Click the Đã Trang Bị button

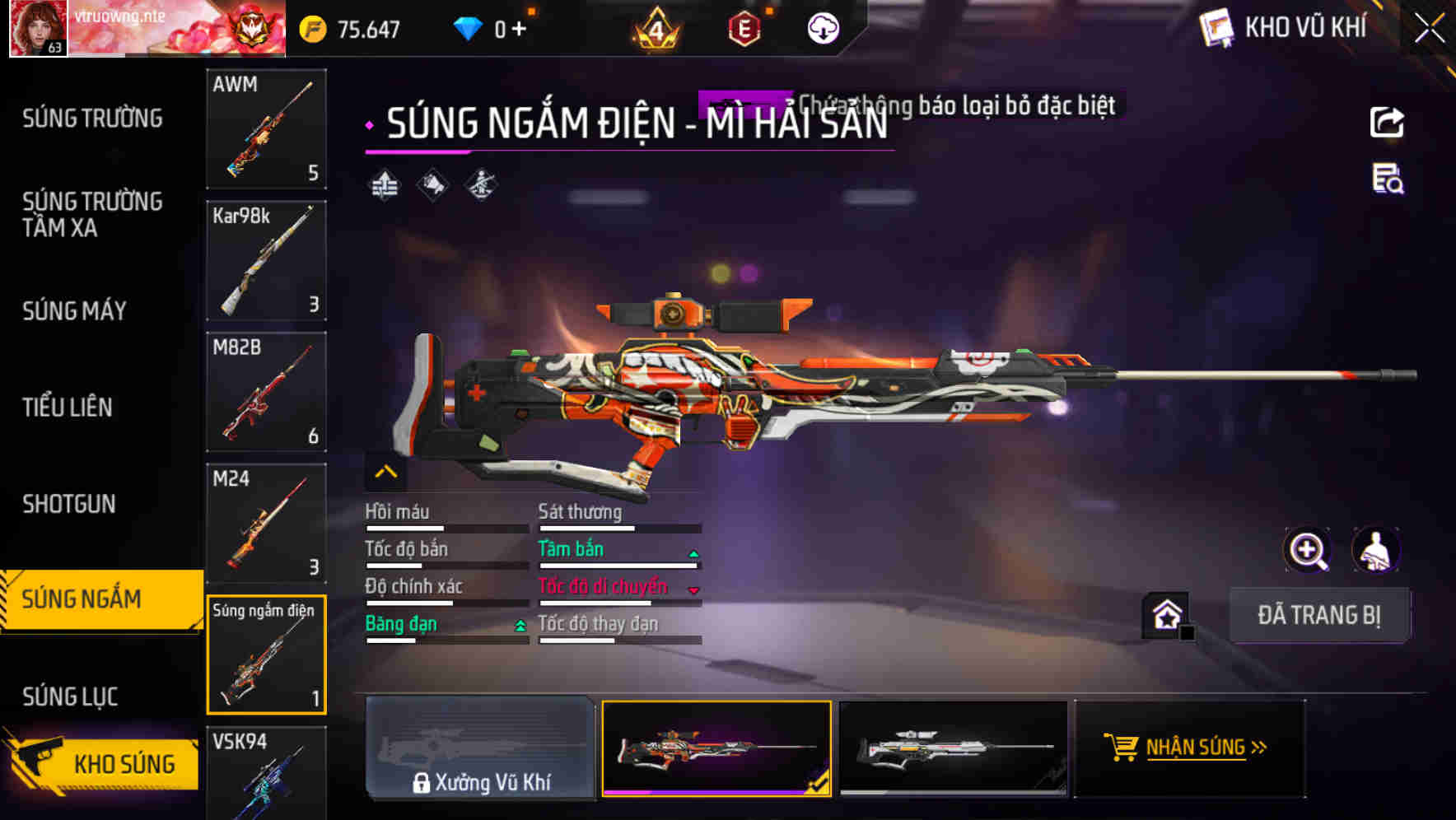tap(1318, 615)
